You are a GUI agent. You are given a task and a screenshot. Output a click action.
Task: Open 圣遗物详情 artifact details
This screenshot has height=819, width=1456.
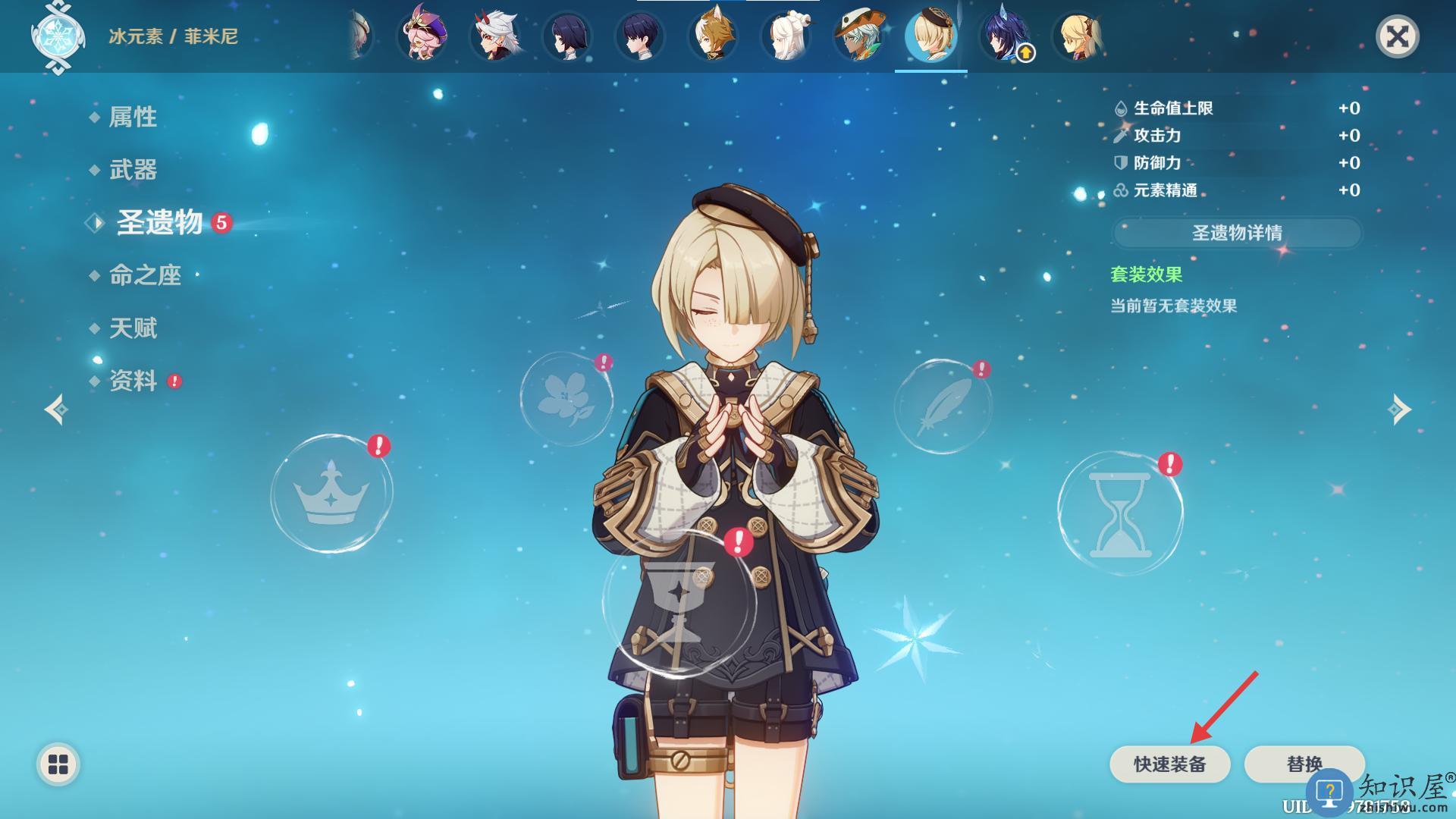click(x=1237, y=233)
